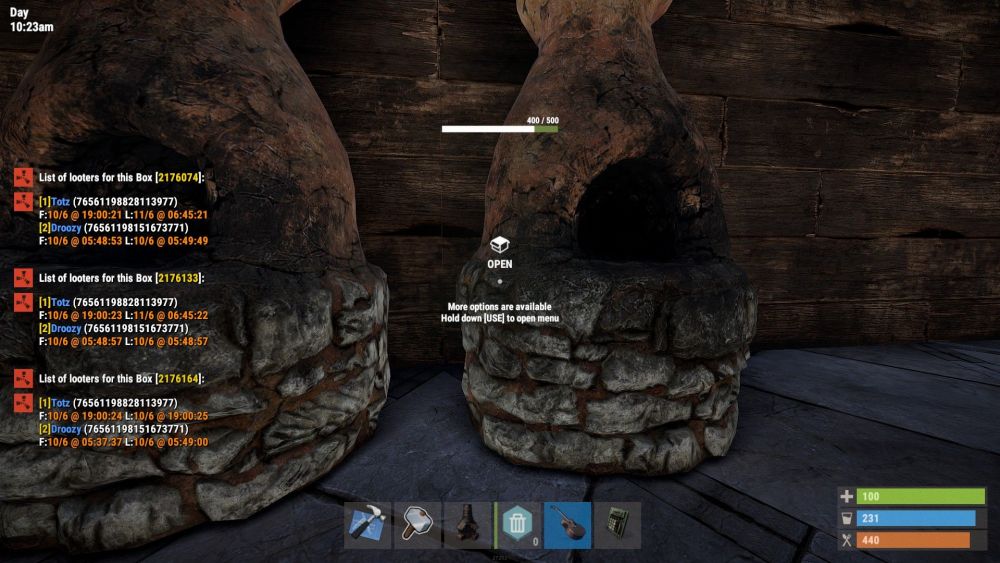Equip the hammer from the hotbar
This screenshot has width=1000, height=563.
(418, 525)
